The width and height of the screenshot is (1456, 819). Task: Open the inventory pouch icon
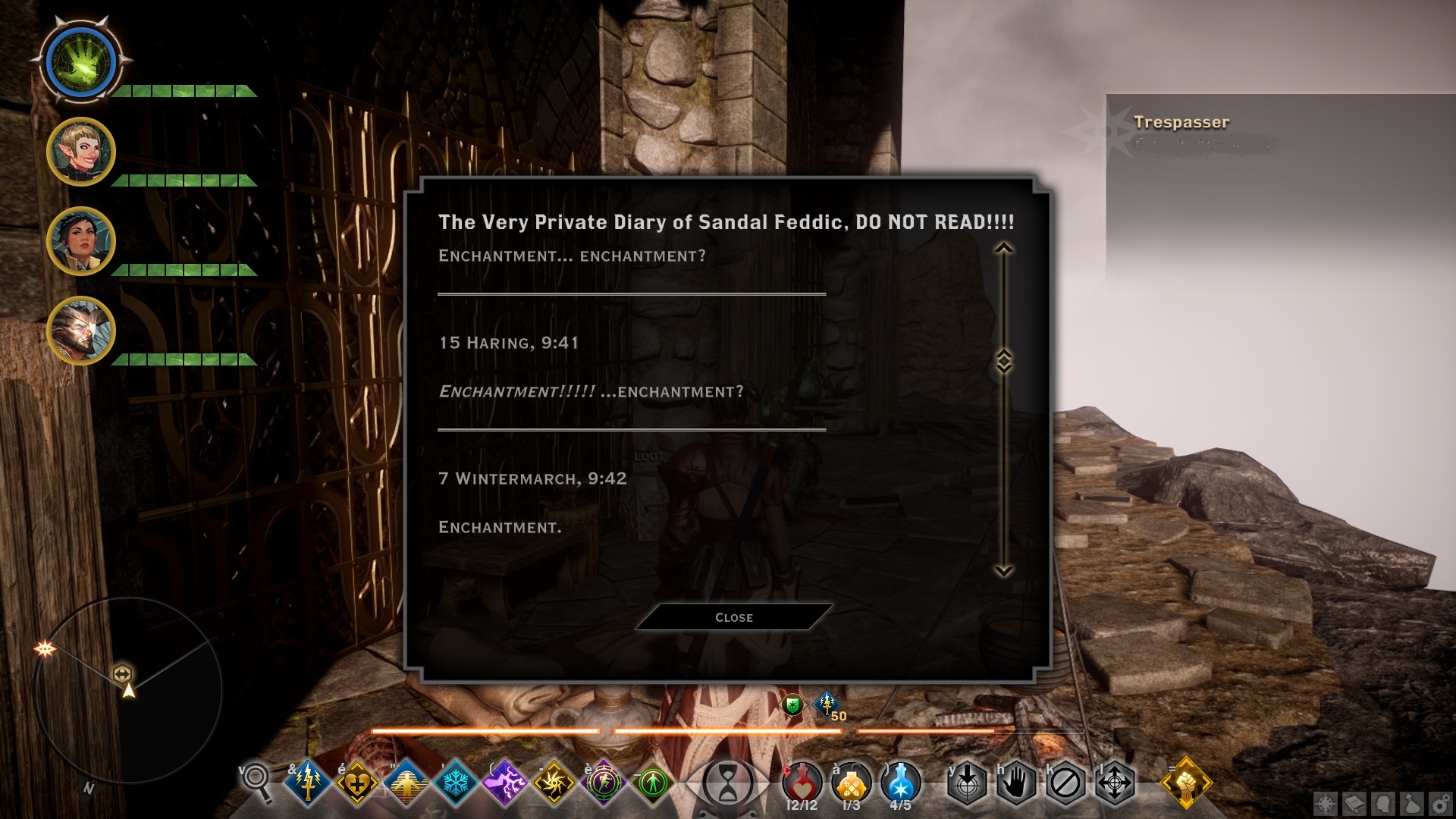(x=1412, y=804)
